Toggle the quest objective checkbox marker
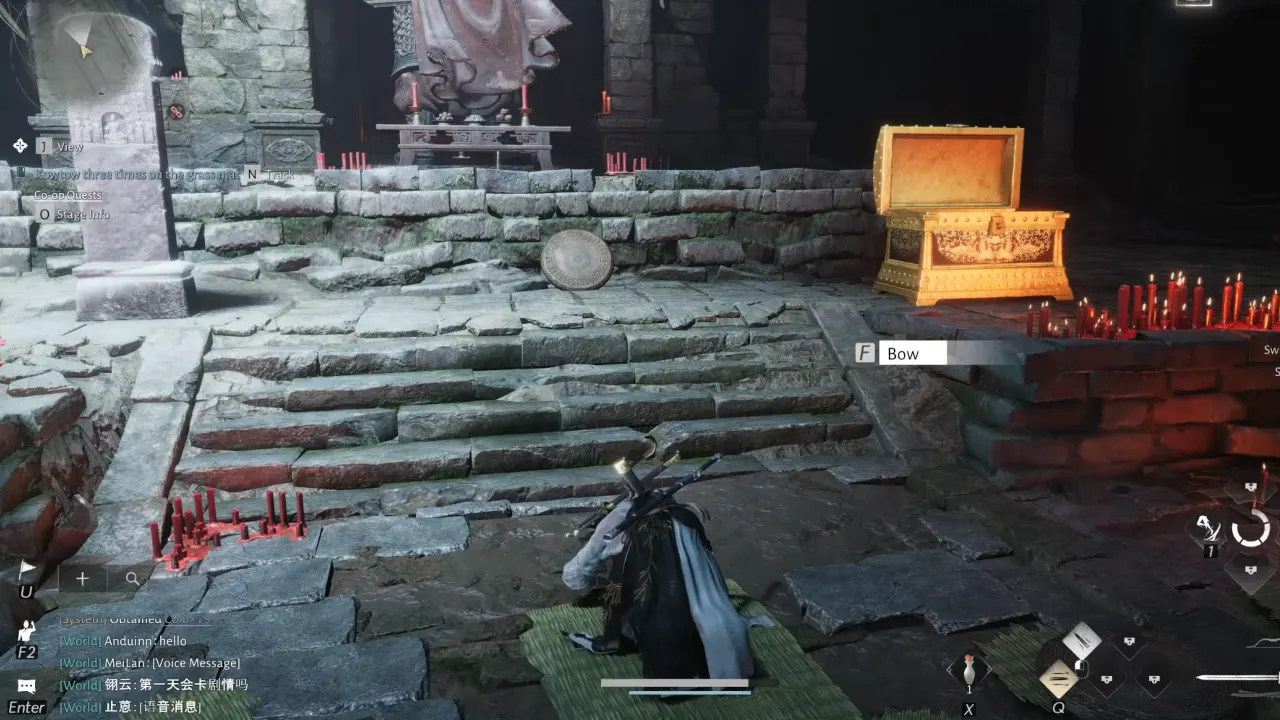This screenshot has width=1280, height=720. [21, 171]
